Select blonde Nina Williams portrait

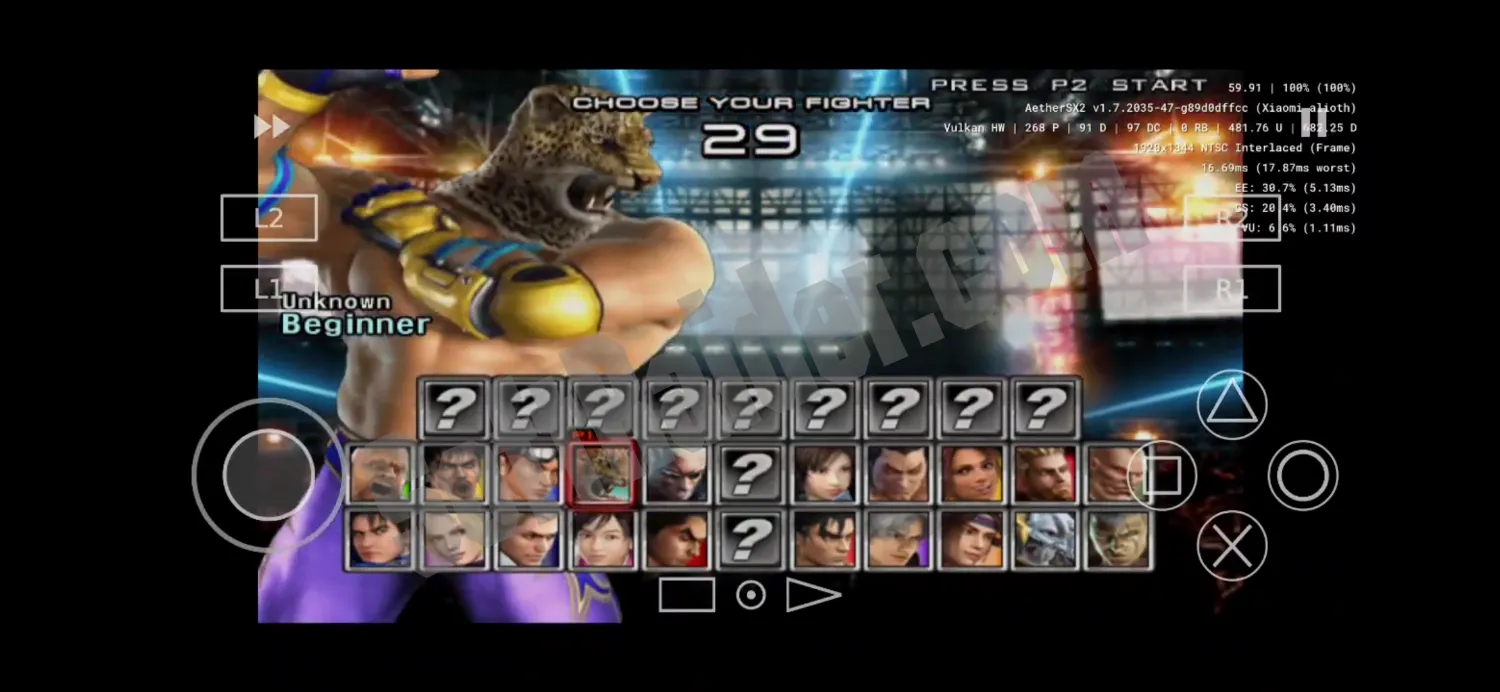pyautogui.click(x=454, y=540)
